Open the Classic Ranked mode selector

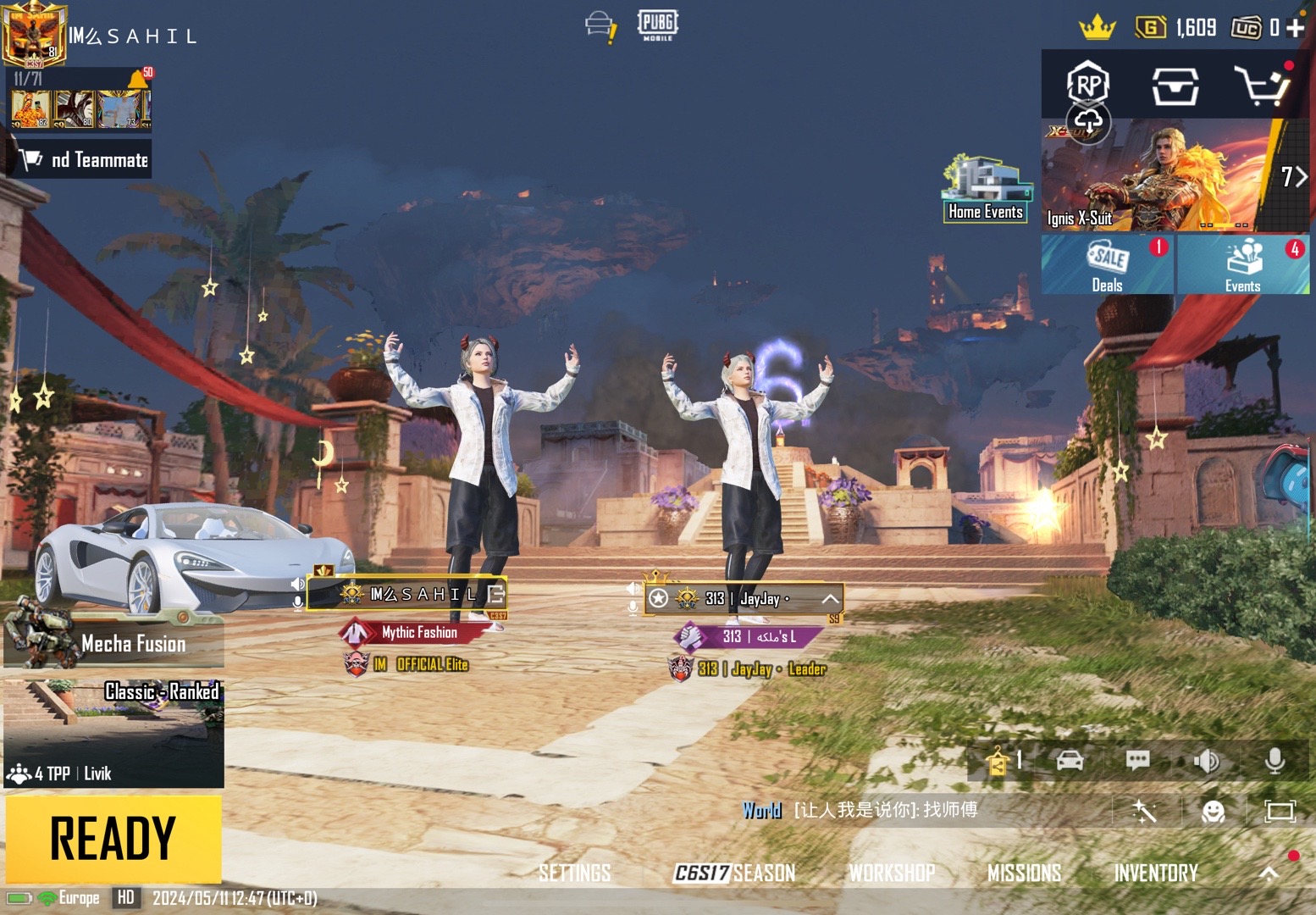(x=113, y=733)
